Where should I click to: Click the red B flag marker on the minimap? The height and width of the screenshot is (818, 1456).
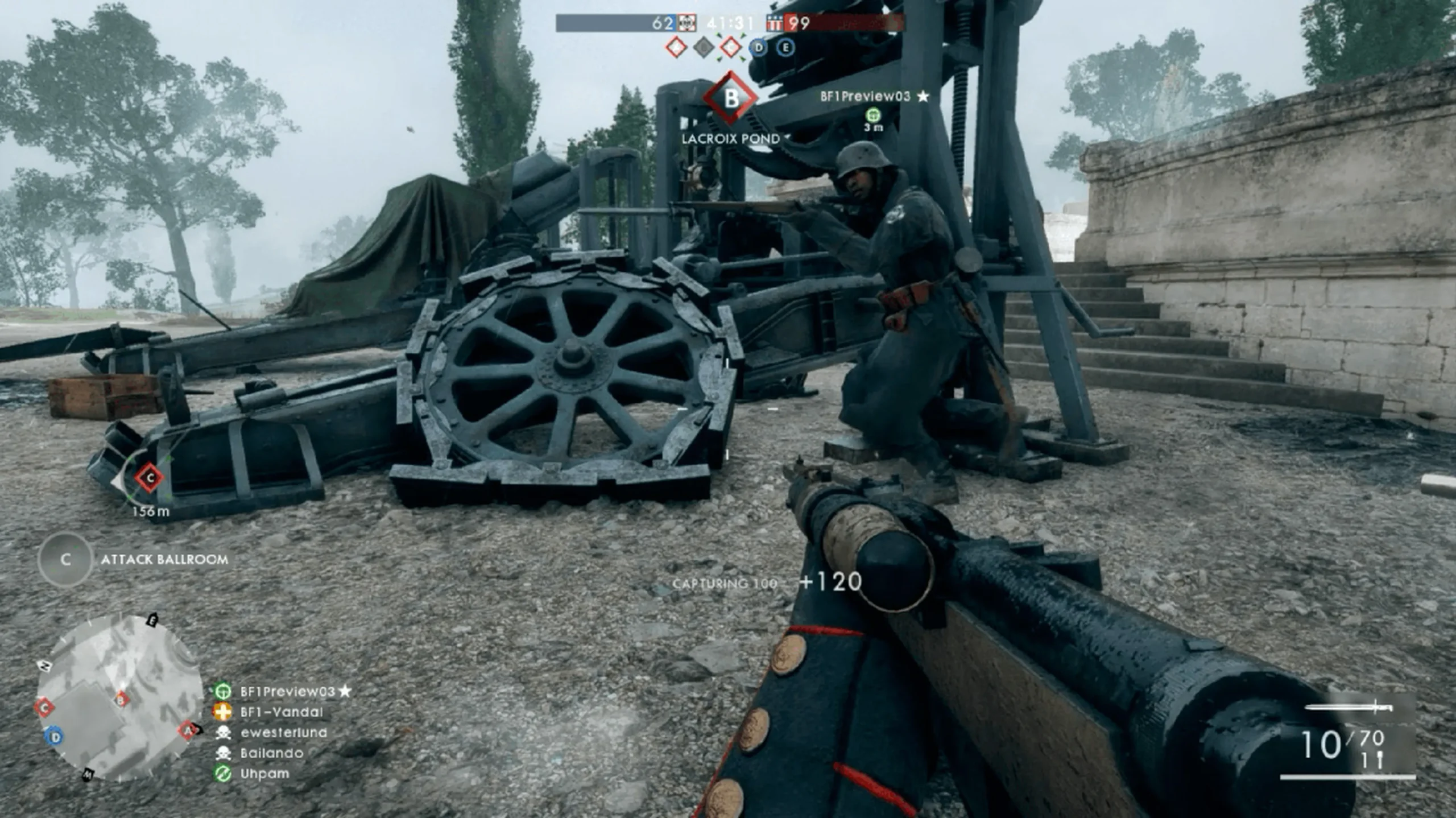tap(121, 701)
